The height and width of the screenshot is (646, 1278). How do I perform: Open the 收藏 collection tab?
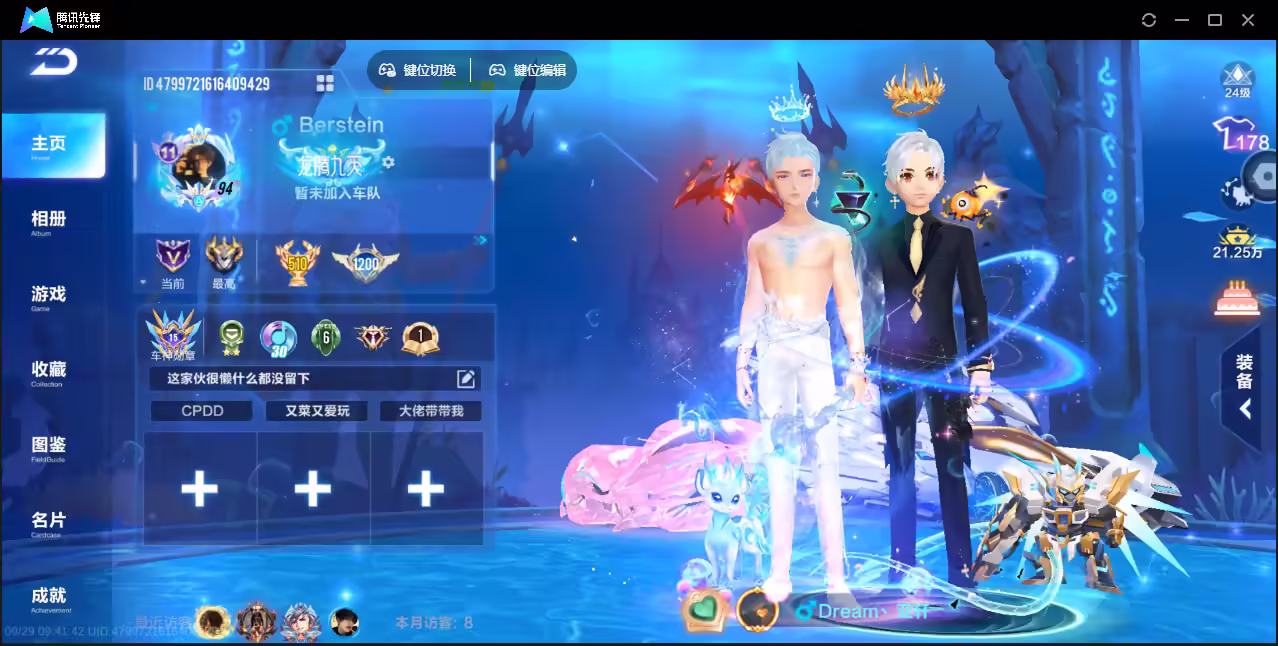[x=48, y=371]
